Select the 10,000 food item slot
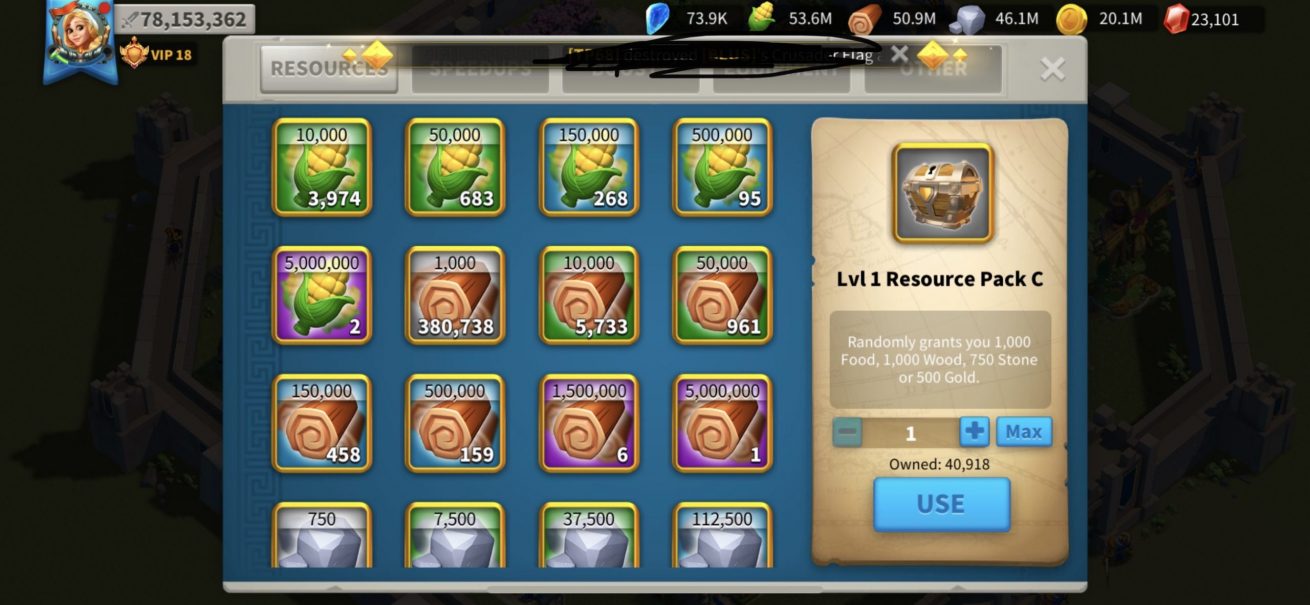This screenshot has height=605, width=1310. (322, 167)
